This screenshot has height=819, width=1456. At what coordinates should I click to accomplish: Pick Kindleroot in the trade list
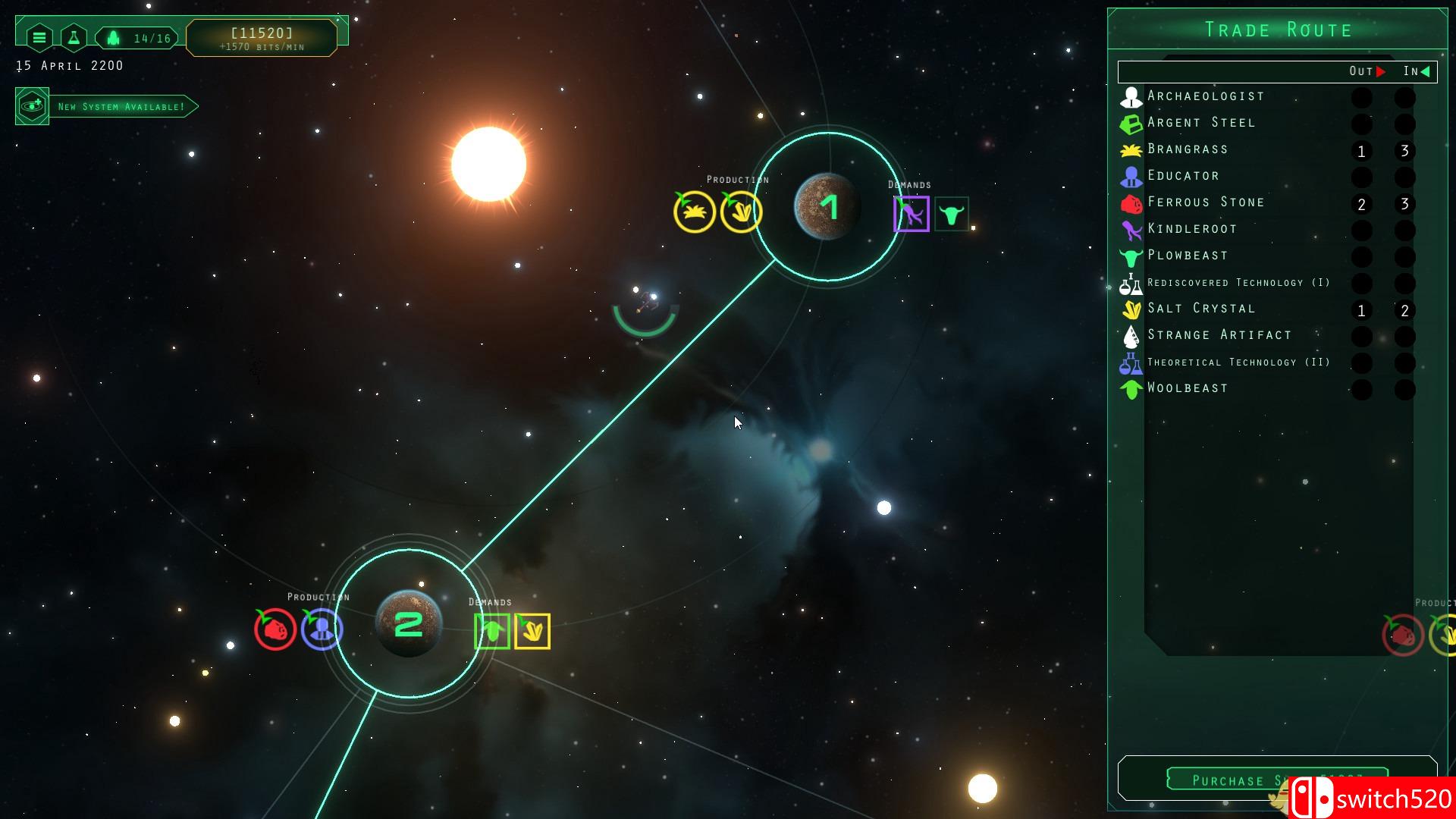(1192, 229)
